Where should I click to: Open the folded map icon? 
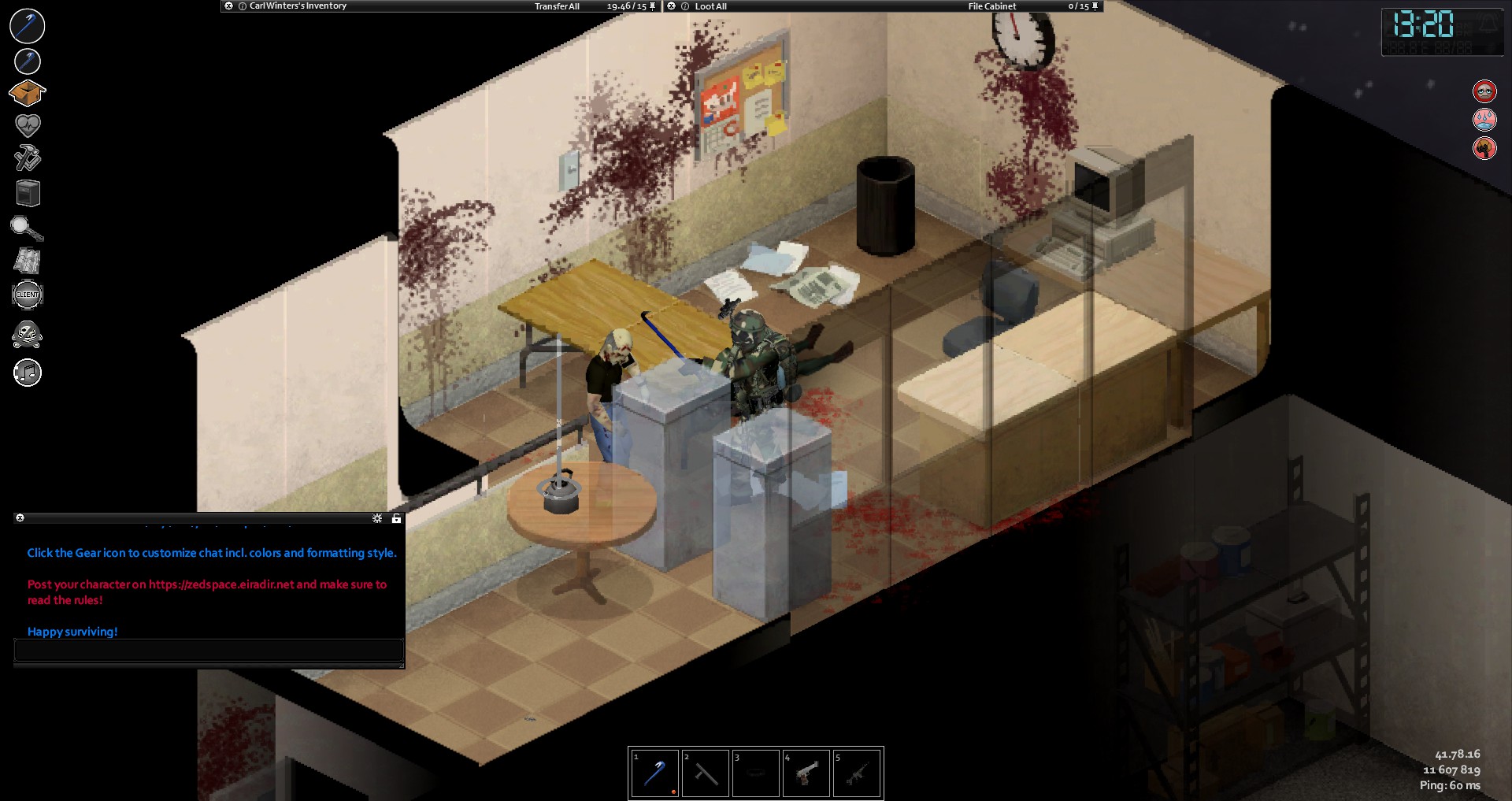pos(28,261)
